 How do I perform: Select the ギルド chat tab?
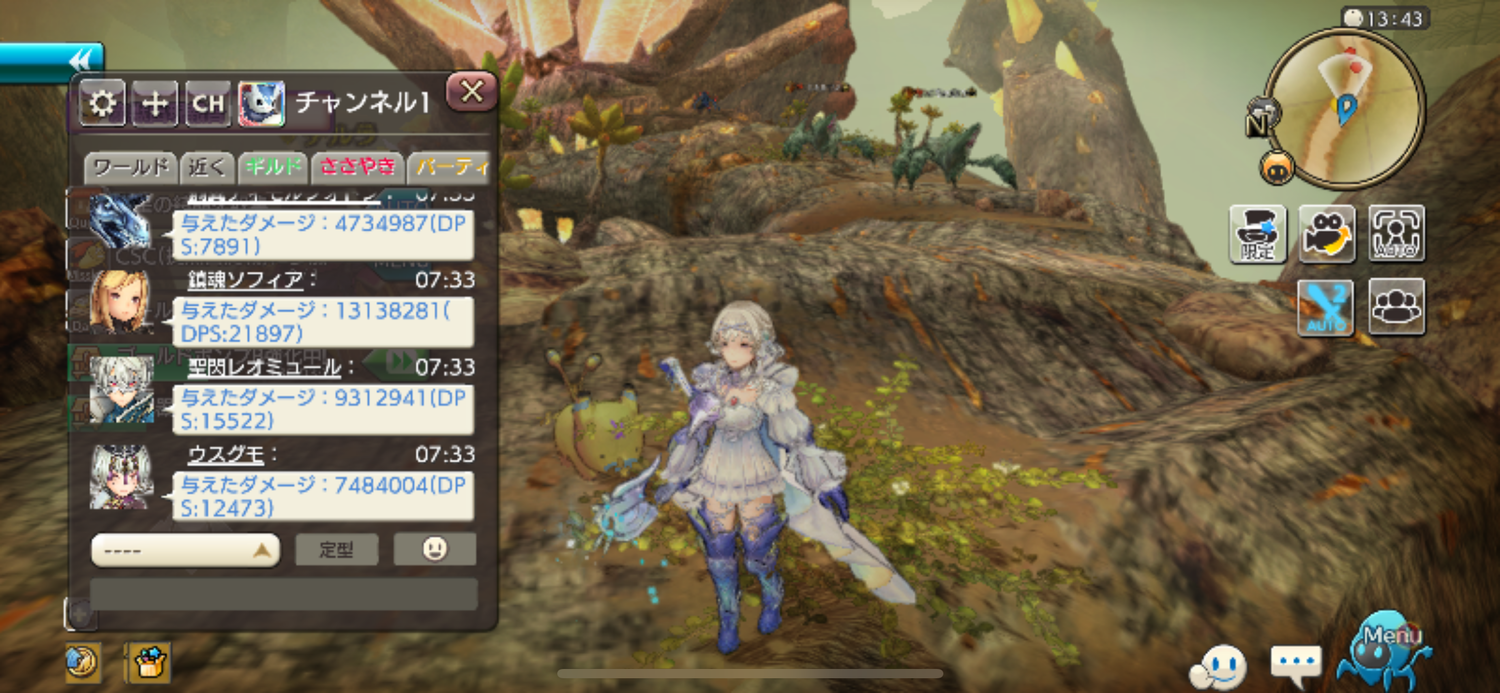pos(273,167)
